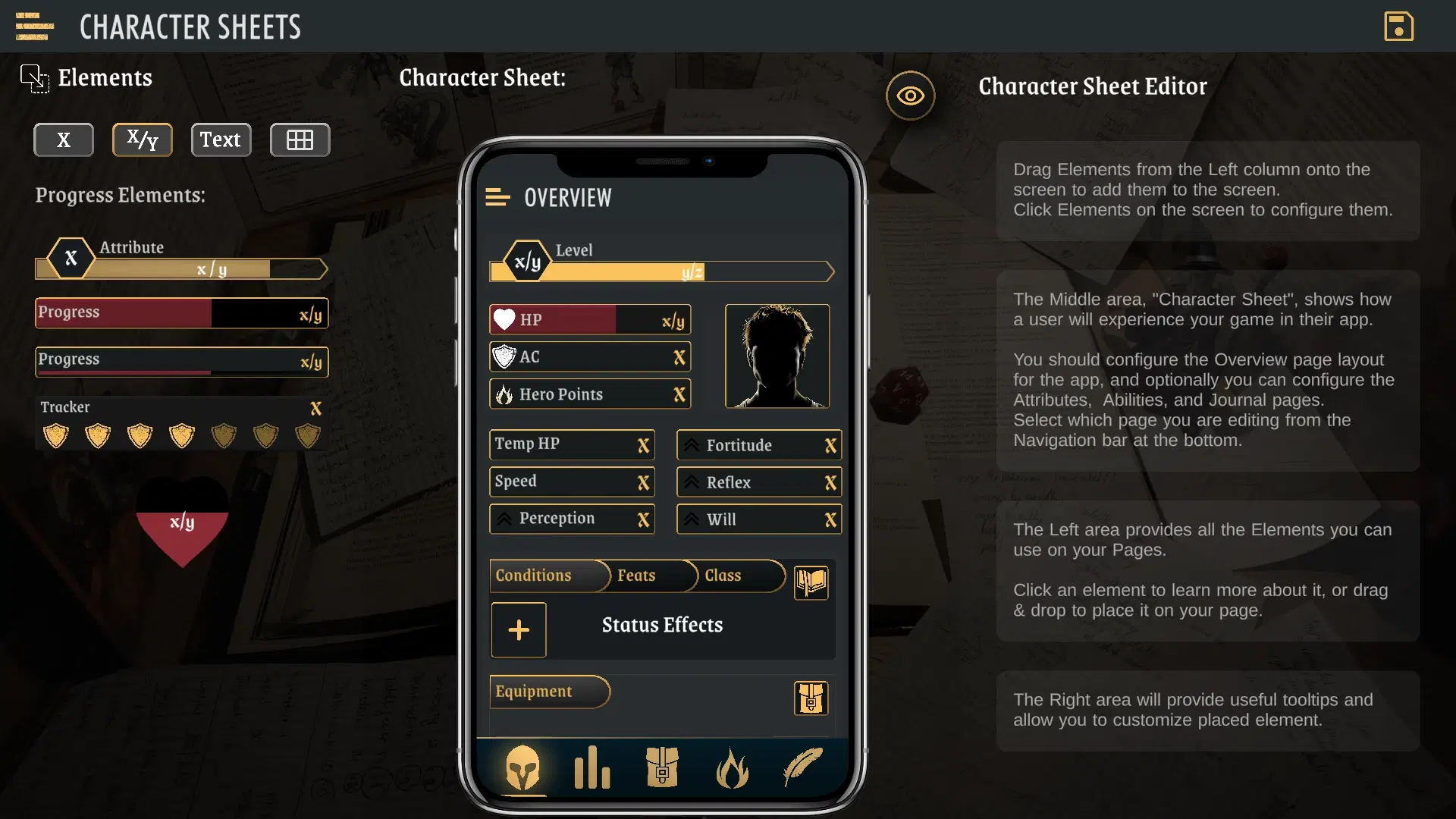Select the Attribute progress element
This screenshot has width=1456, height=819.
(182, 259)
